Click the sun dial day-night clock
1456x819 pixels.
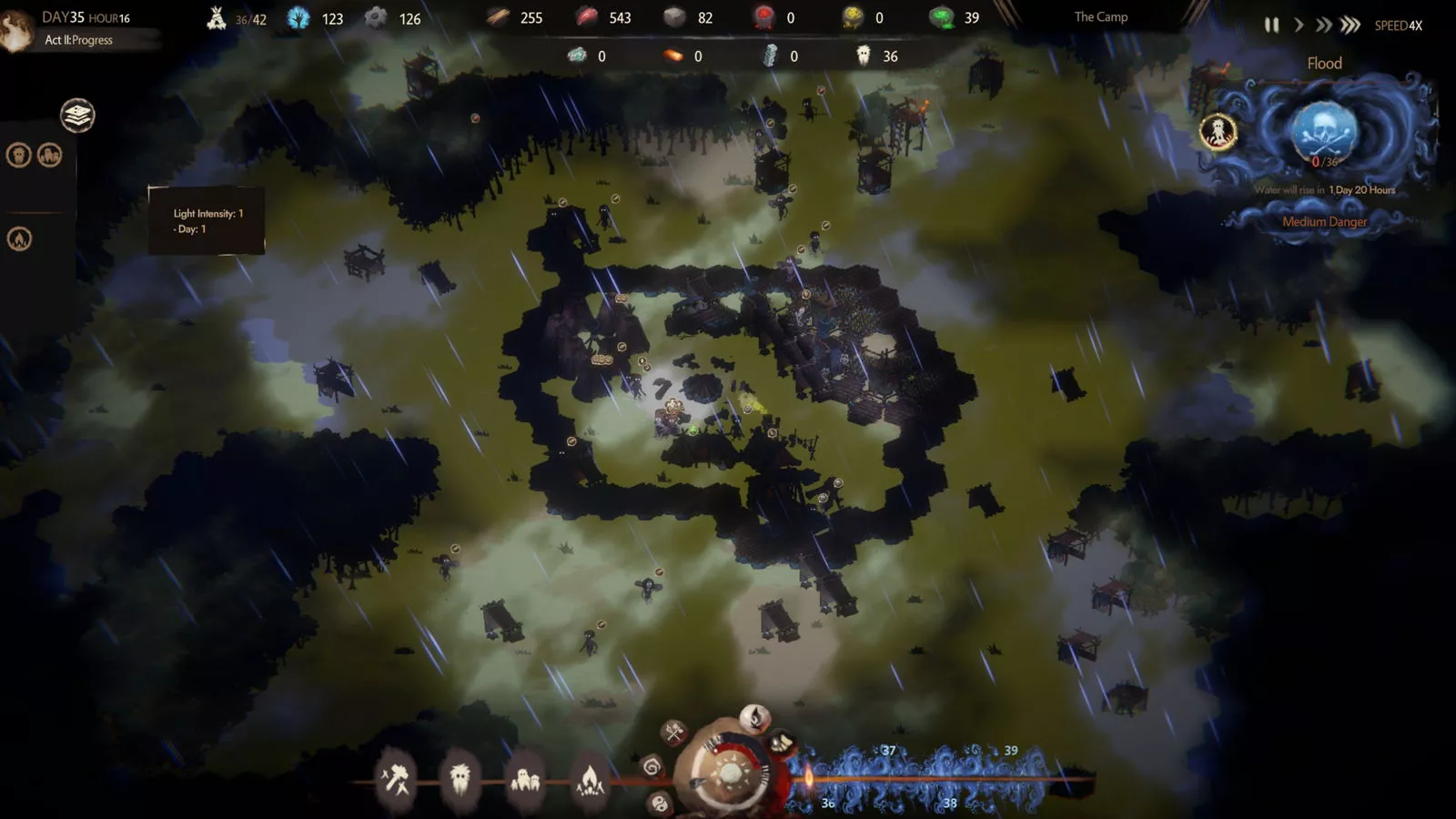pos(729,773)
